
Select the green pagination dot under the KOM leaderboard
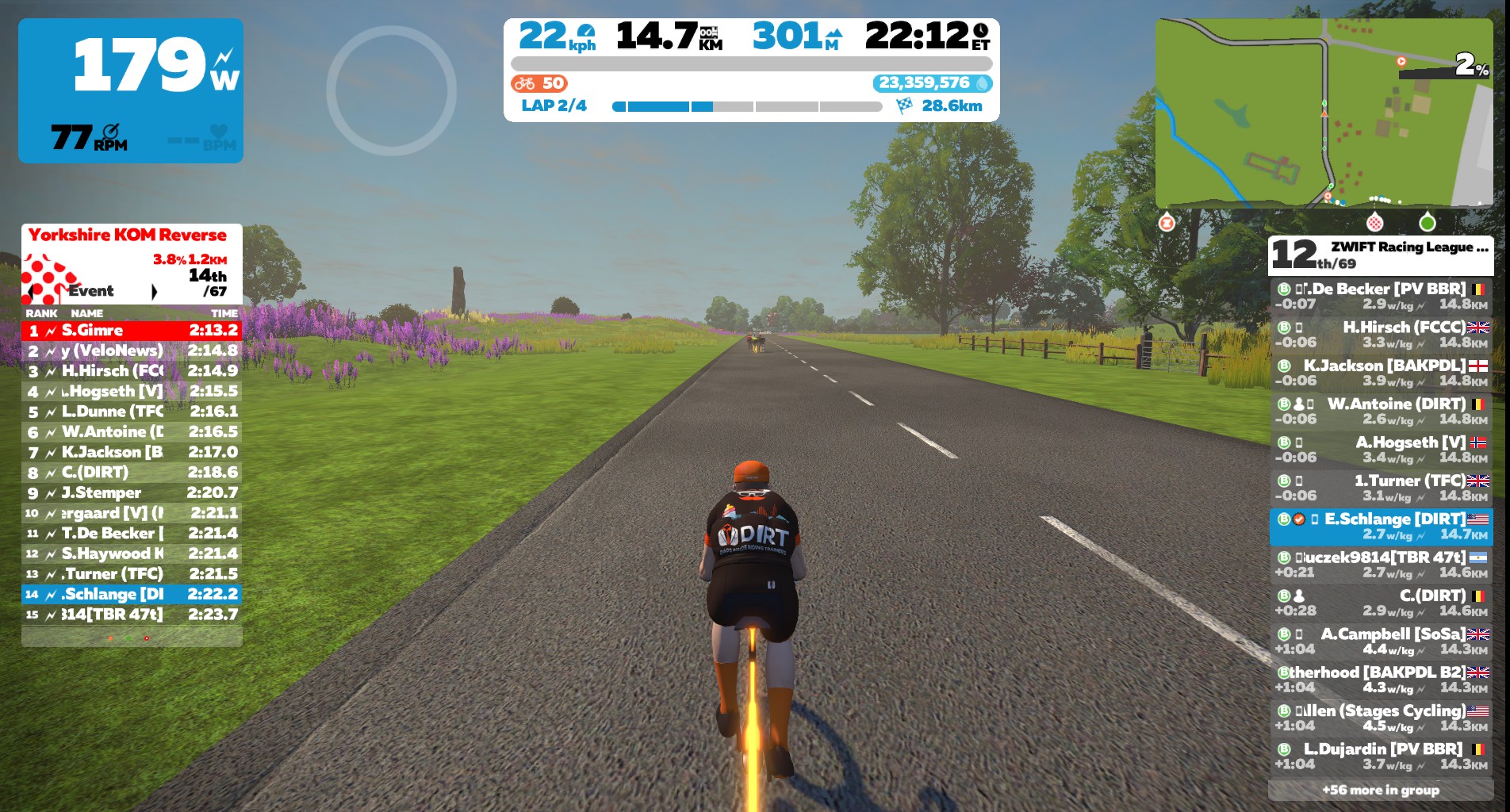pyautogui.click(x=129, y=638)
